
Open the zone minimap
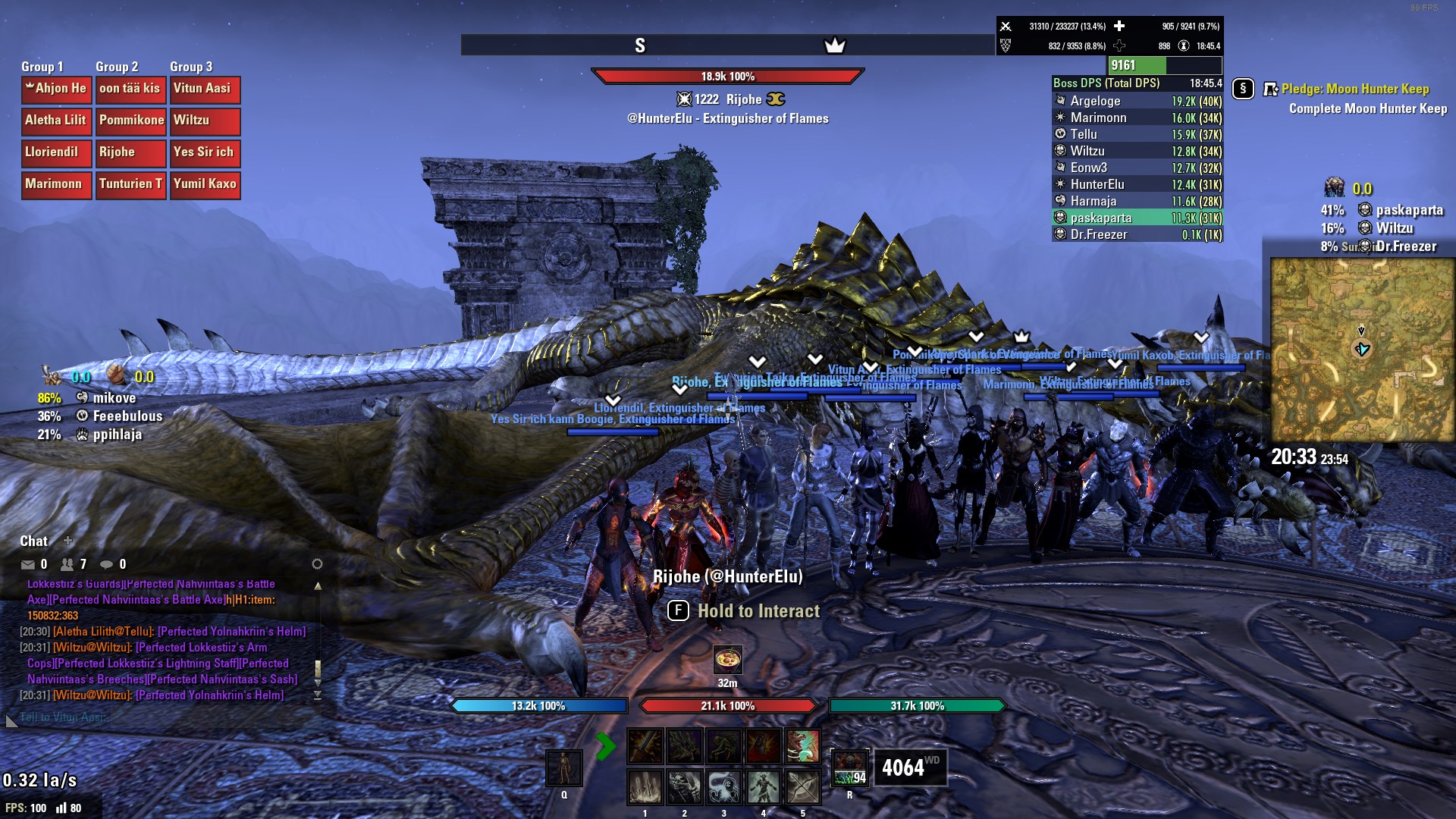point(1362,350)
